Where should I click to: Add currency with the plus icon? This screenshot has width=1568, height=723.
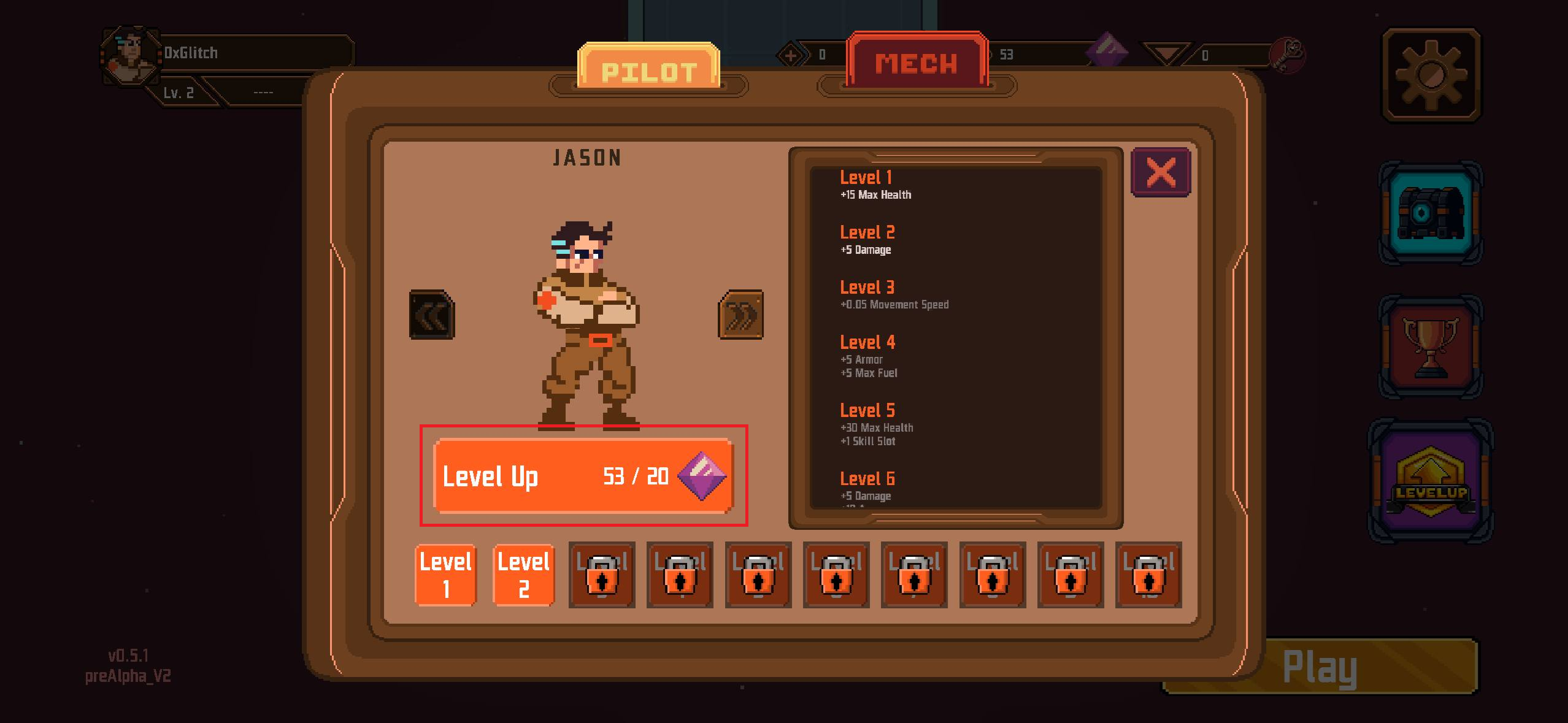click(x=790, y=56)
